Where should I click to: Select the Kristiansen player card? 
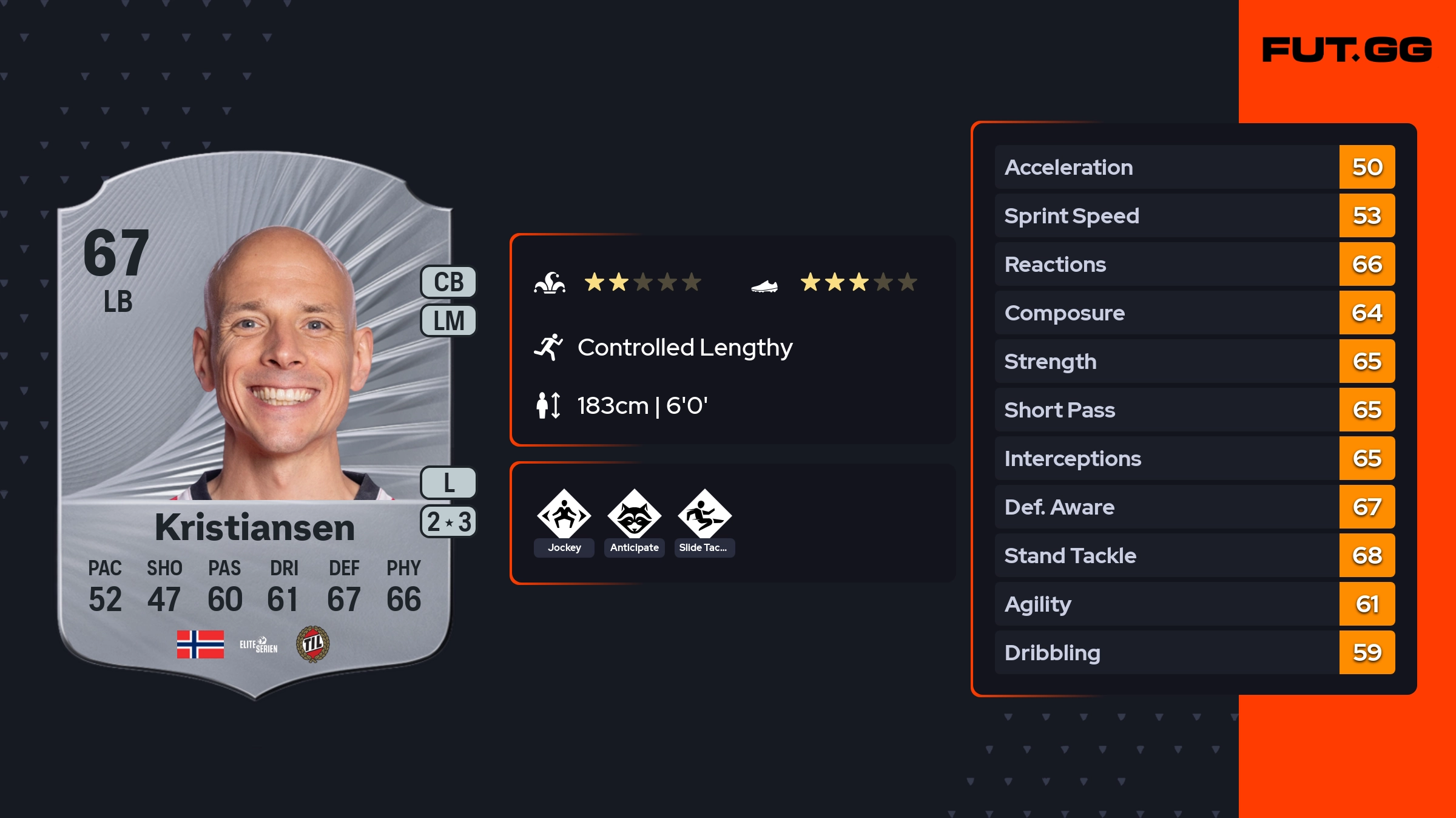255,425
